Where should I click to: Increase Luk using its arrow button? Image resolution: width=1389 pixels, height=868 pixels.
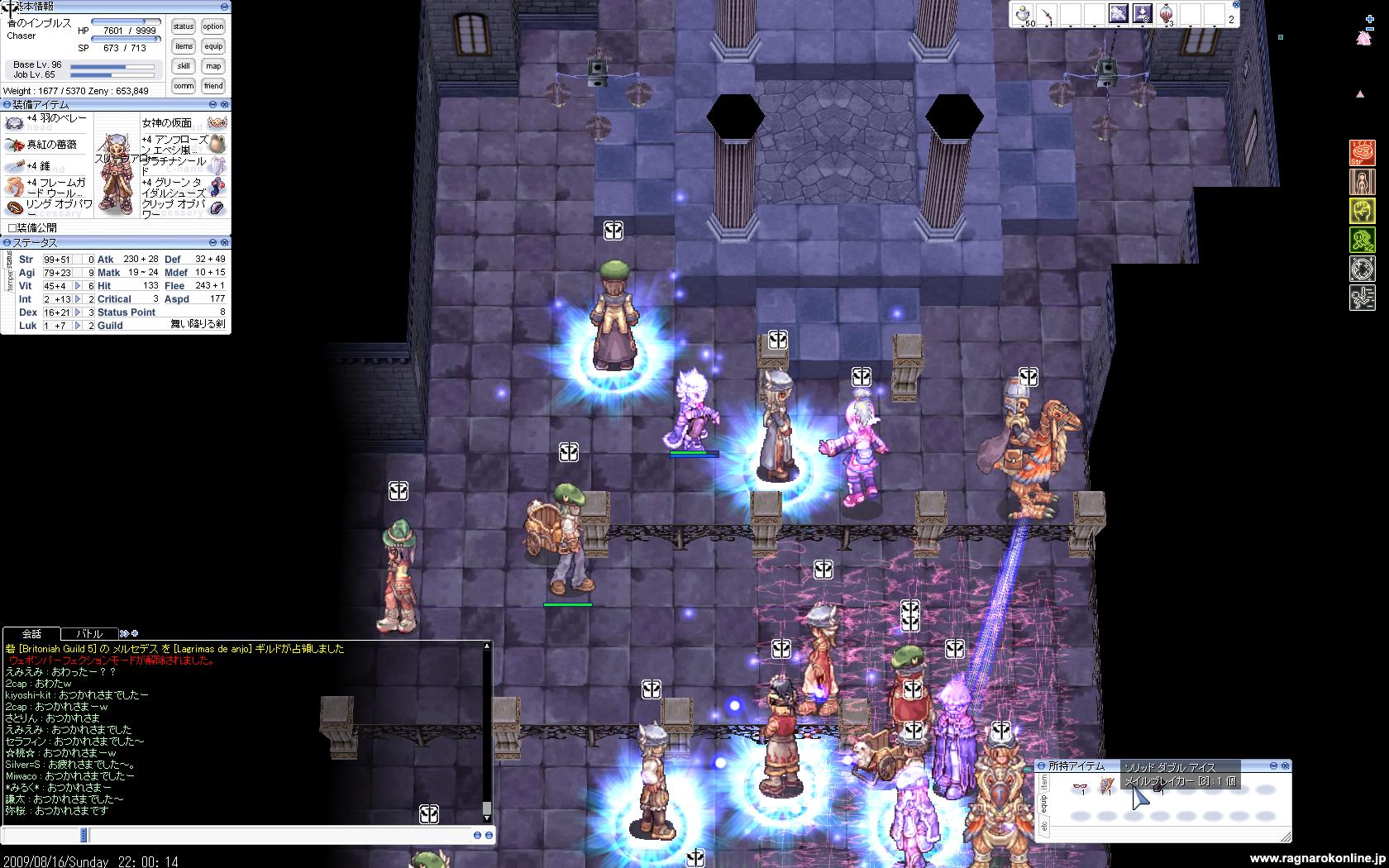pyautogui.click(x=78, y=326)
